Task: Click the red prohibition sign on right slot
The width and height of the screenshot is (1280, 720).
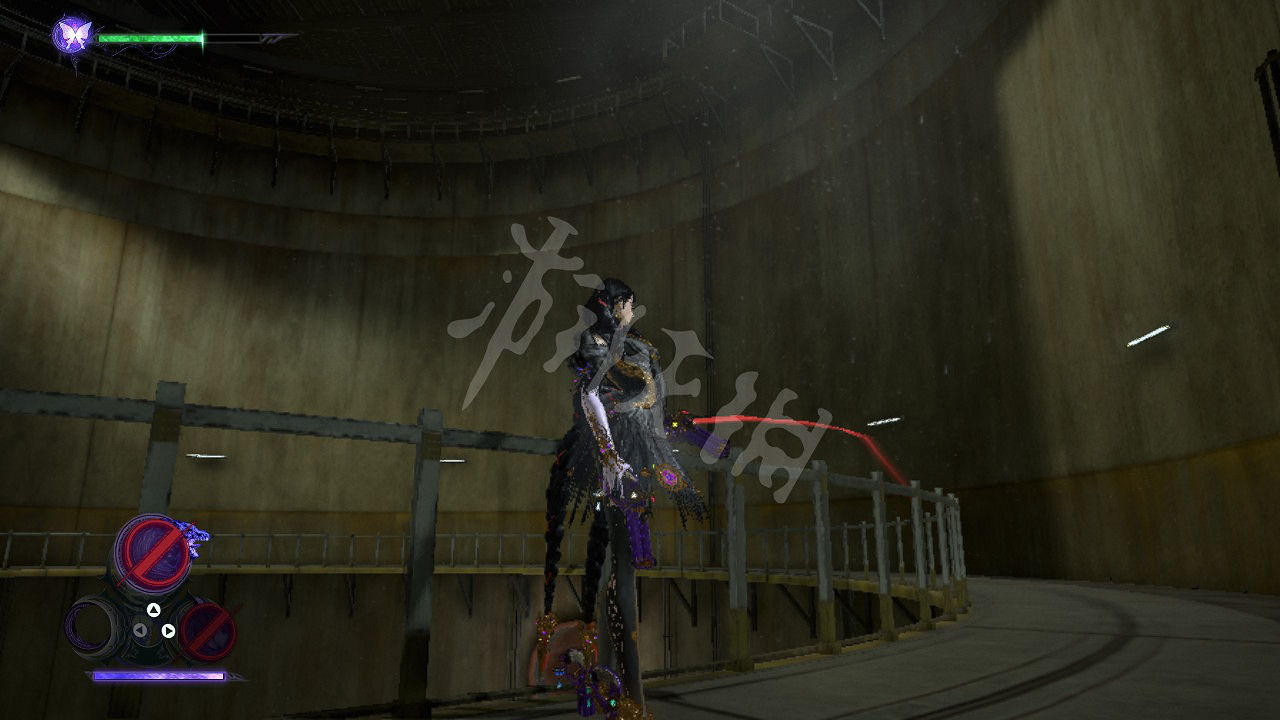Action: pos(207,632)
